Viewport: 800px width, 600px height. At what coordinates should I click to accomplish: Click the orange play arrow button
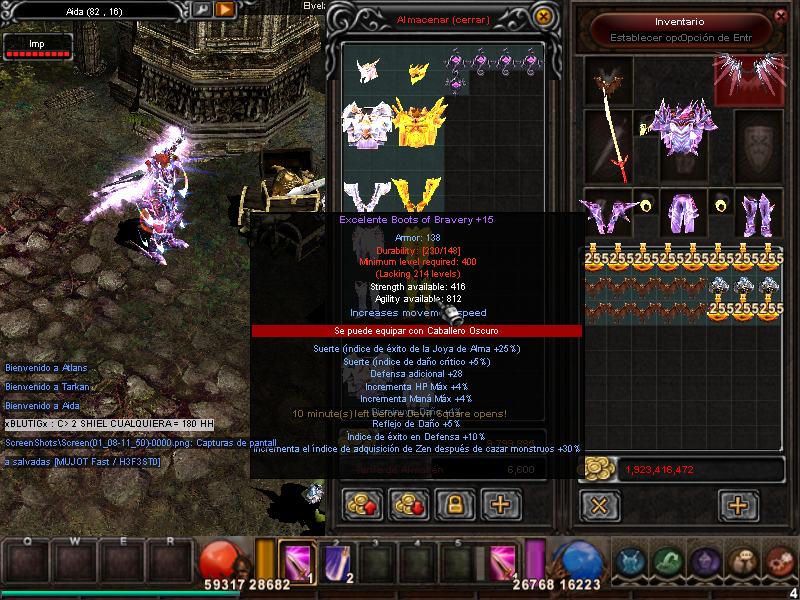(225, 9)
